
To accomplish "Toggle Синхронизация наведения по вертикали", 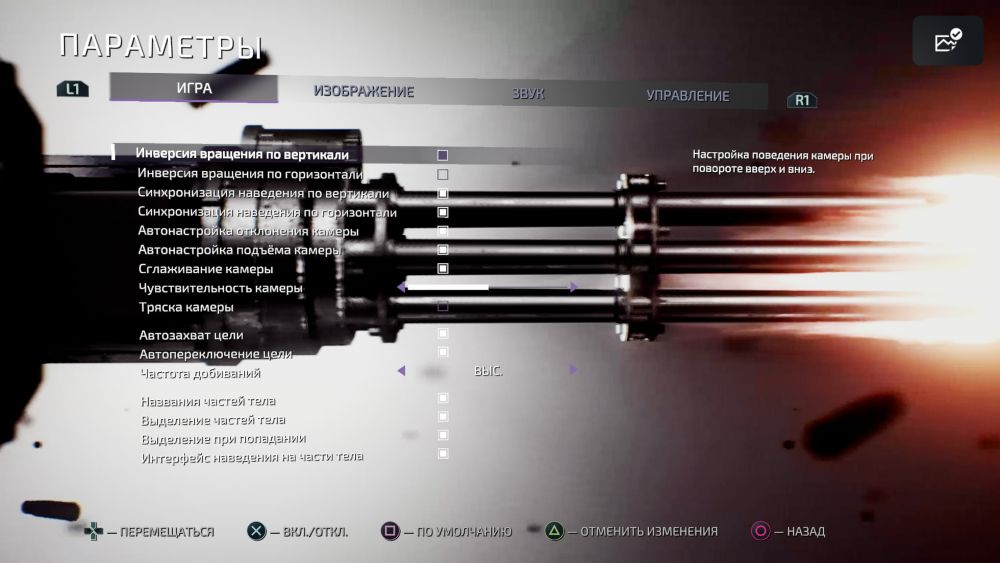I will 442,193.
